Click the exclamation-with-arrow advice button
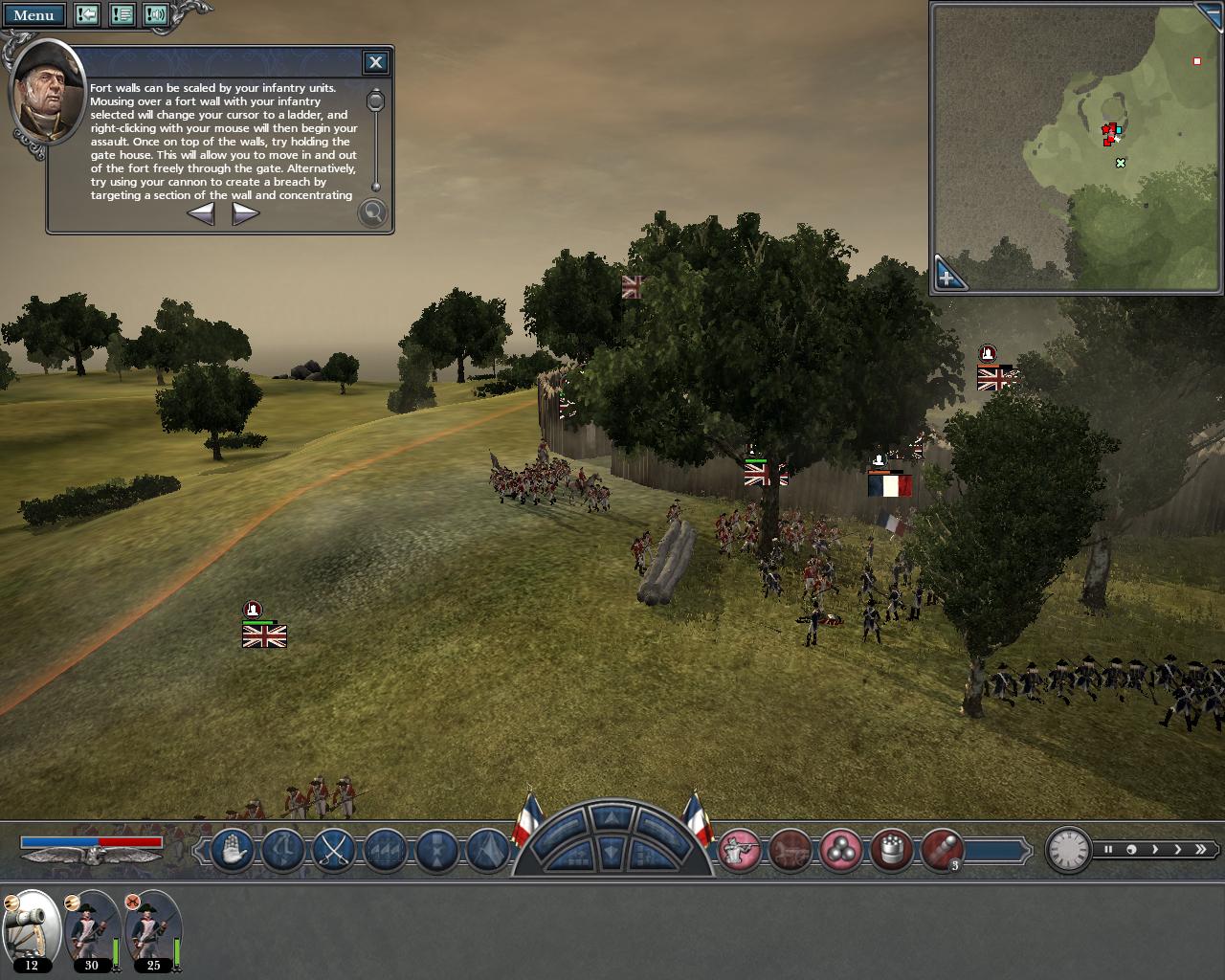This screenshot has width=1225, height=980. point(87,15)
